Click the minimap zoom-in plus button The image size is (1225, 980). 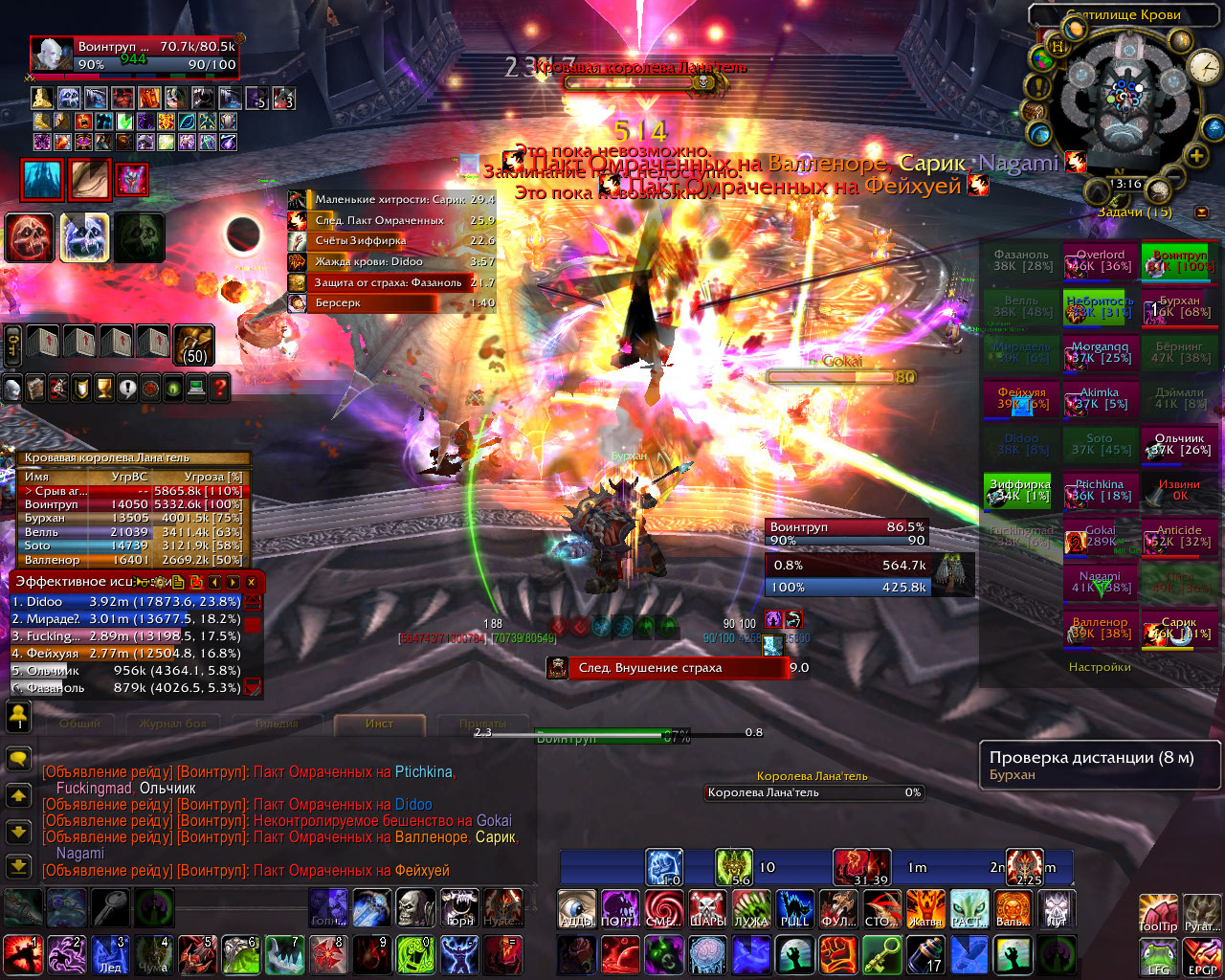click(x=1196, y=156)
